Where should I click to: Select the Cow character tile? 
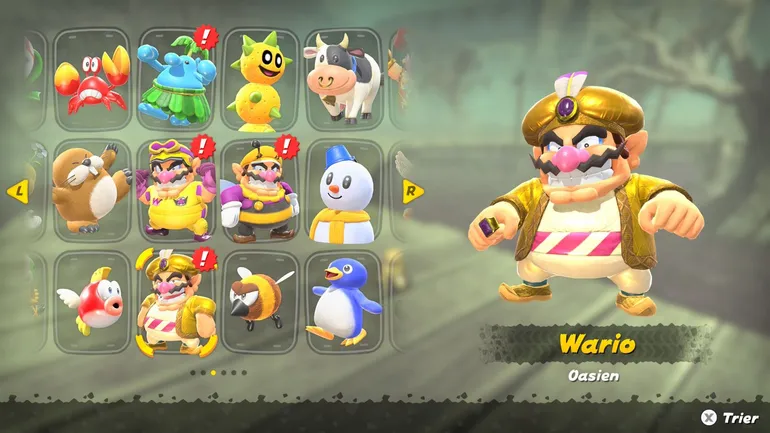(343, 80)
